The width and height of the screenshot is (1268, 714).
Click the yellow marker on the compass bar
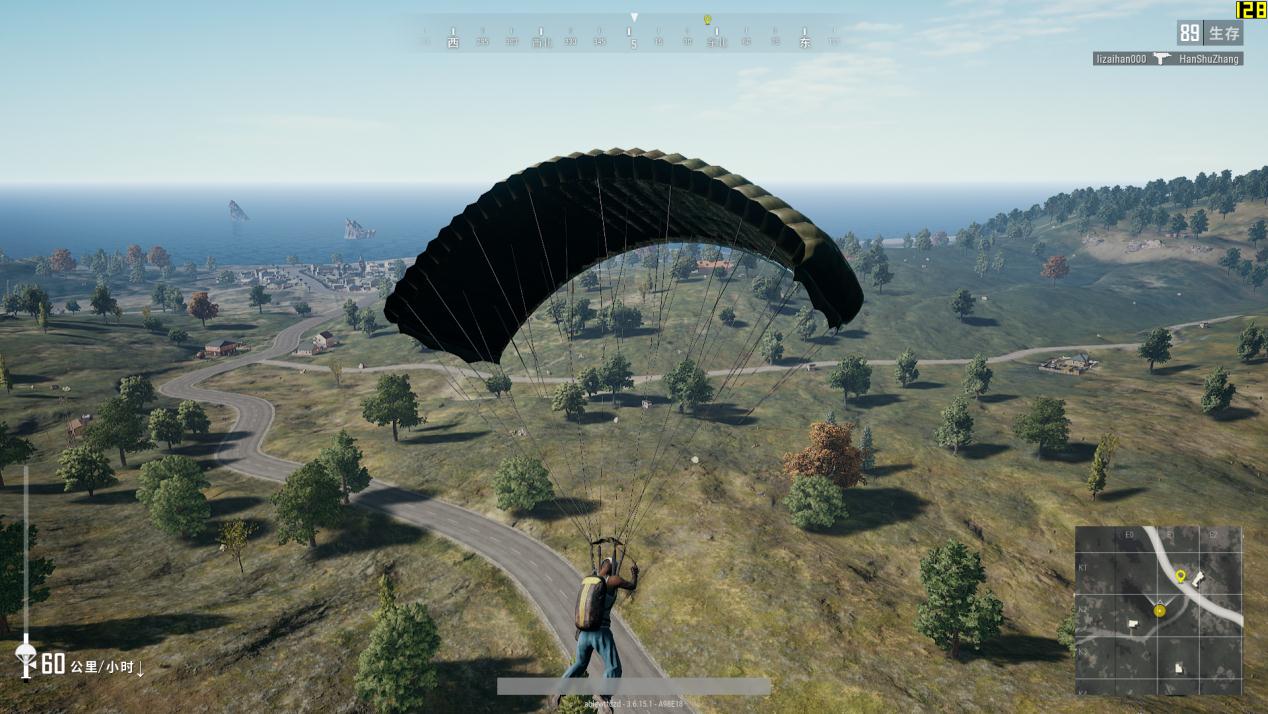point(707,20)
